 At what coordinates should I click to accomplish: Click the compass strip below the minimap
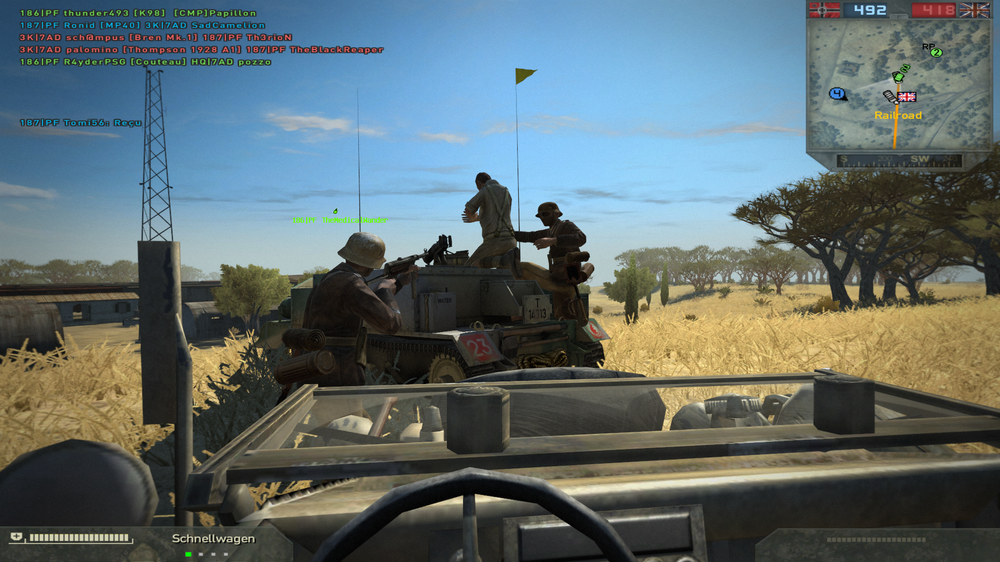click(899, 160)
